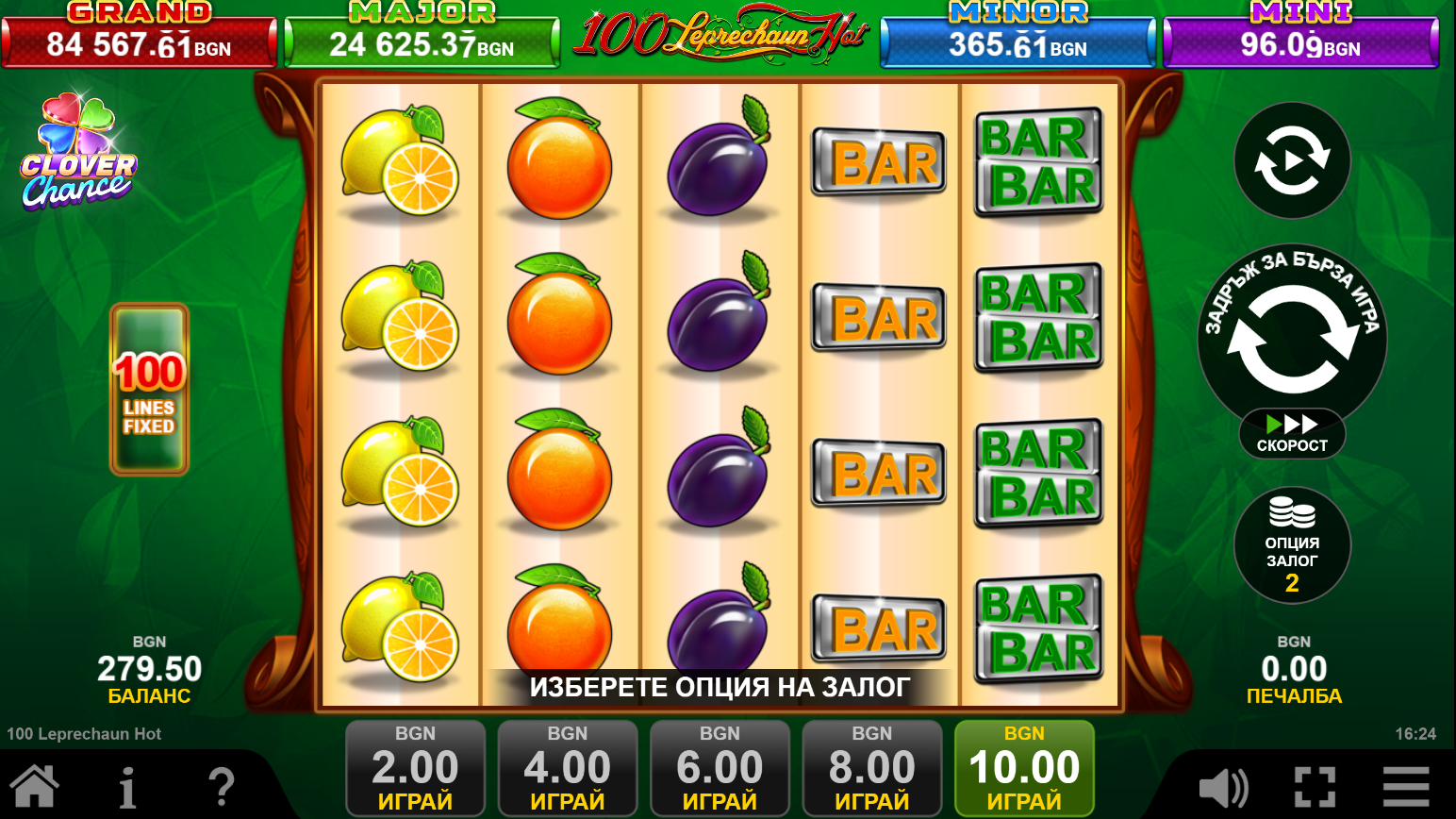This screenshot has height=819, width=1456.
Task: Show the help question mark screen
Action: point(221,786)
